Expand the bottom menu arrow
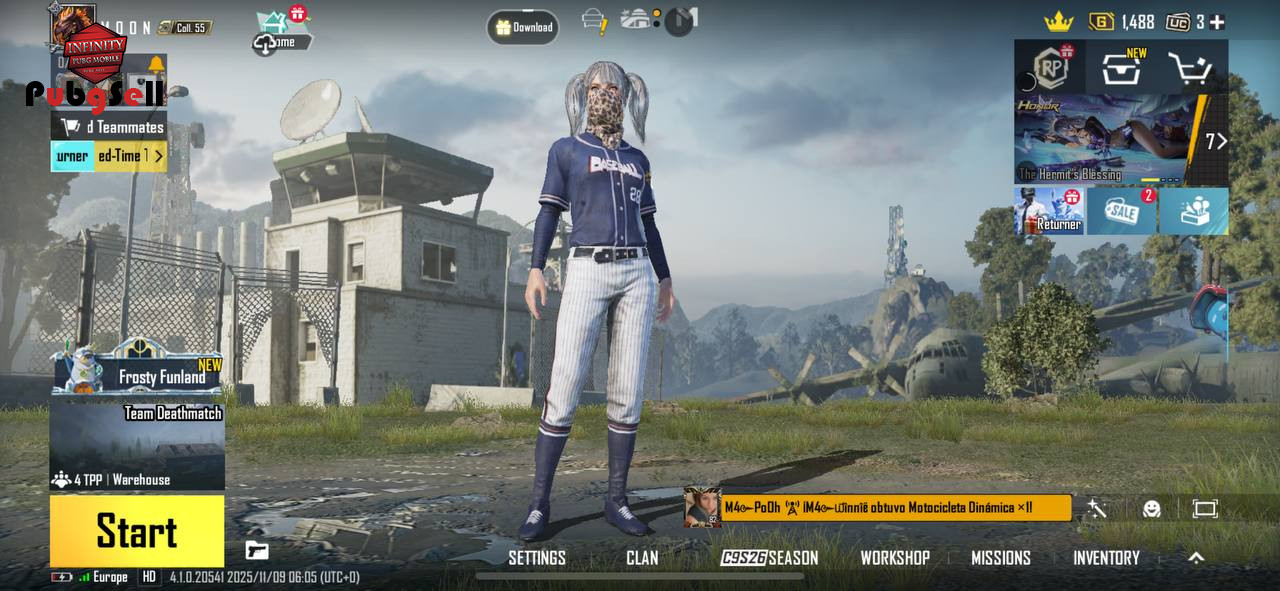This screenshot has width=1280, height=591. coord(1196,558)
